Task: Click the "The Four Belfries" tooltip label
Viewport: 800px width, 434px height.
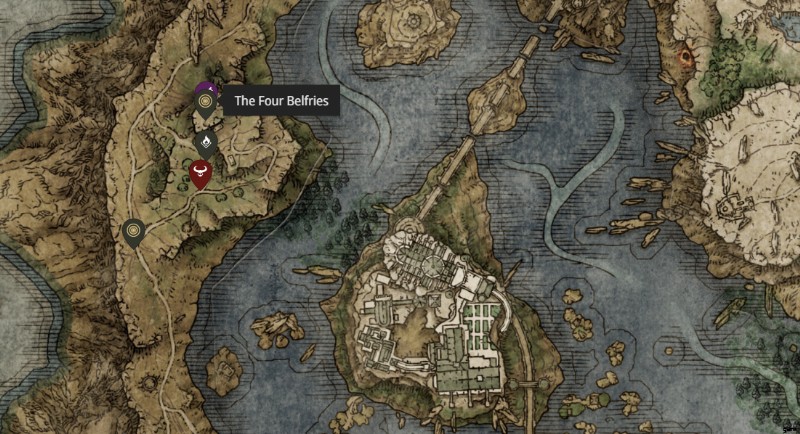Action: [x=280, y=101]
